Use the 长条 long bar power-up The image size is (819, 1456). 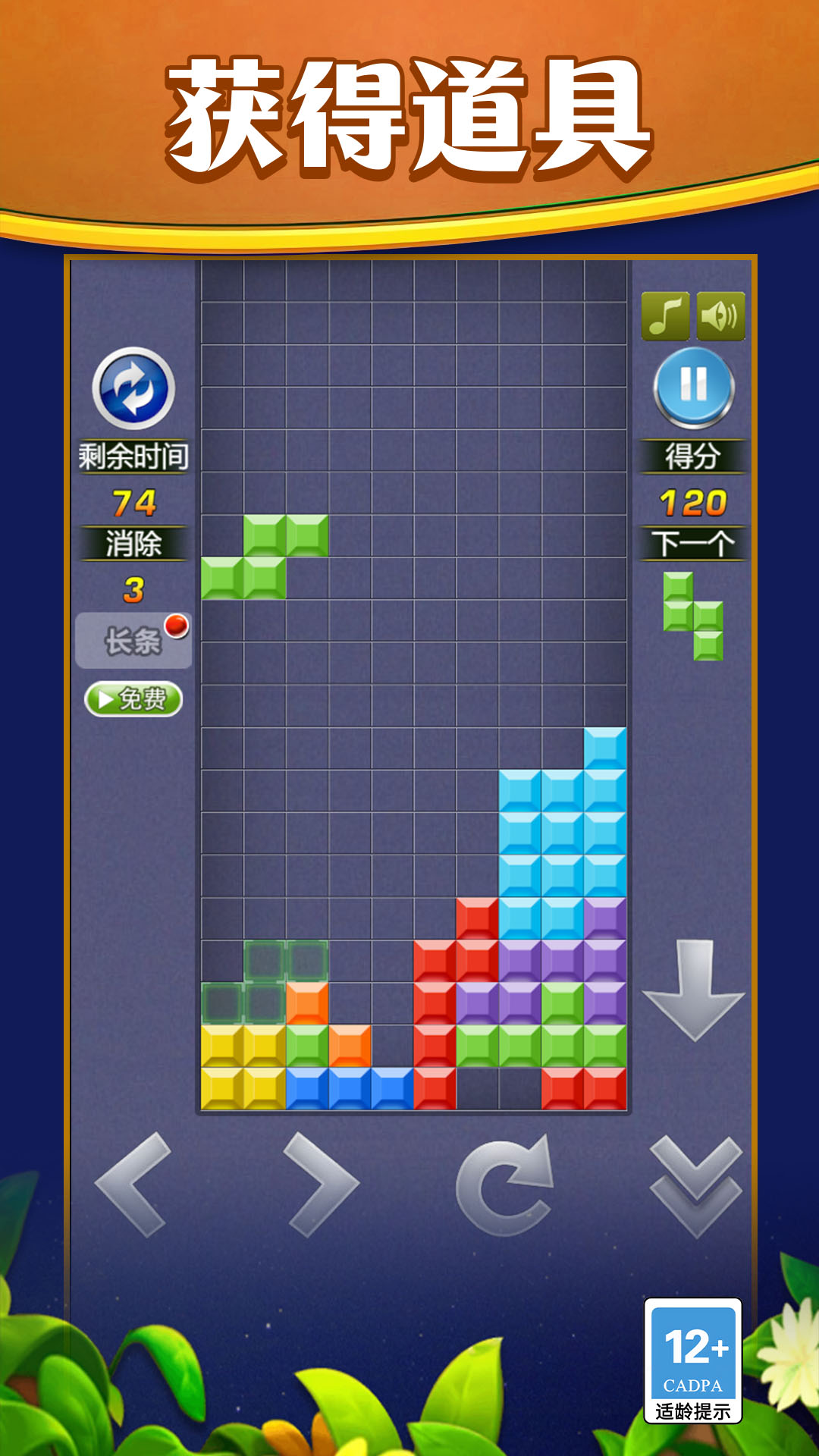(x=133, y=641)
